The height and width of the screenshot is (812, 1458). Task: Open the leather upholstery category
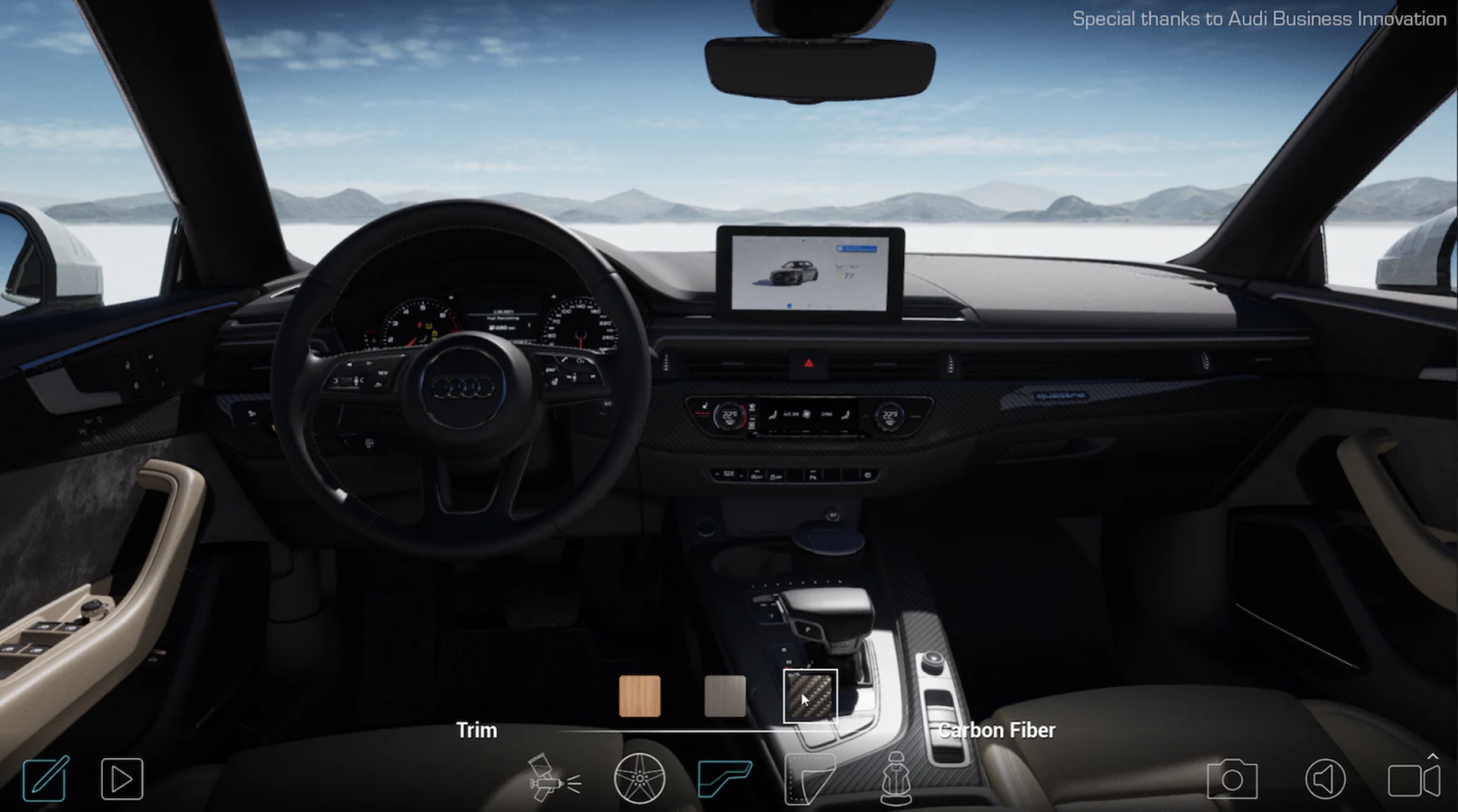tap(810, 780)
